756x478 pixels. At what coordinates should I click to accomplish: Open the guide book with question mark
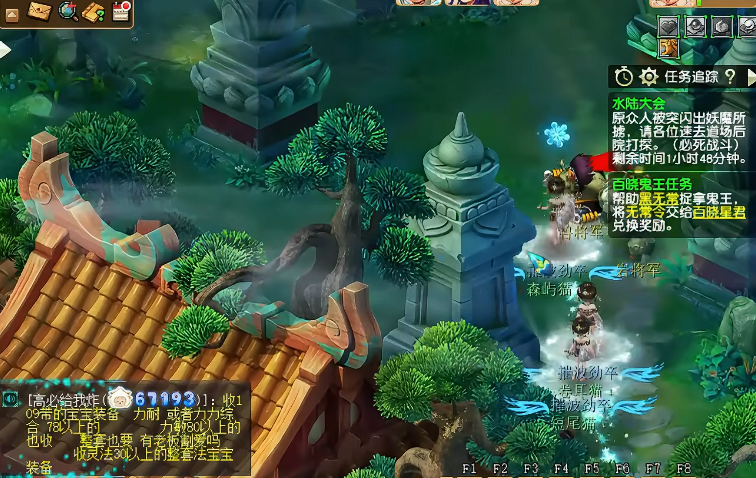[x=94, y=11]
